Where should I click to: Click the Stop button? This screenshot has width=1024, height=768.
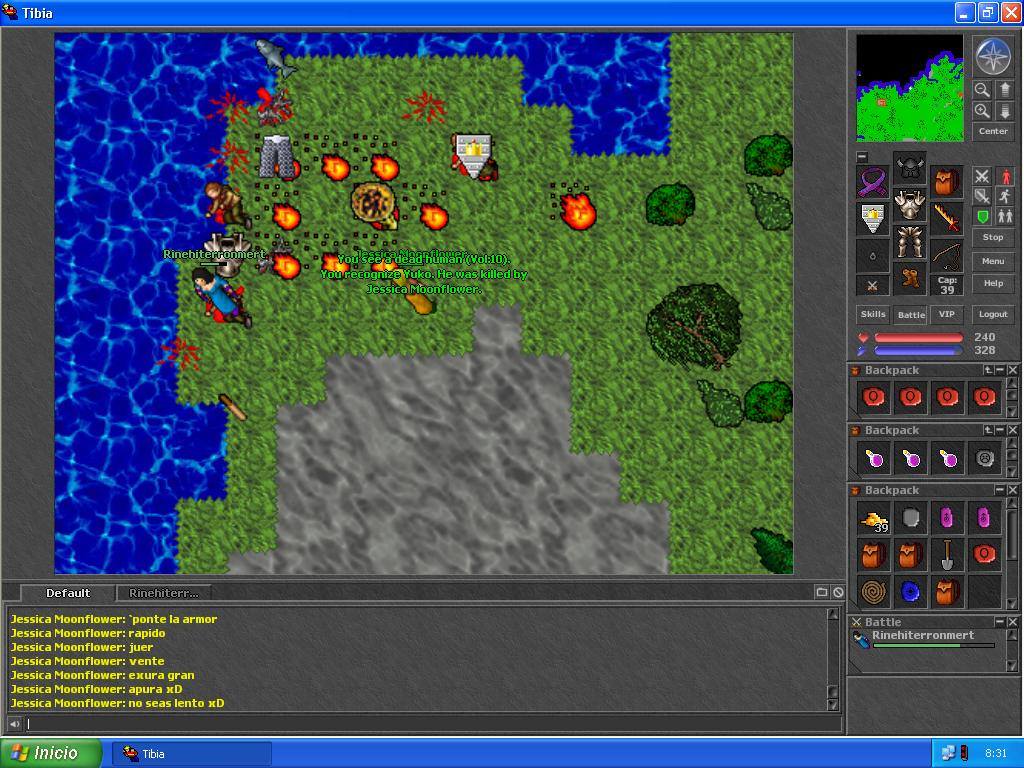click(x=992, y=237)
